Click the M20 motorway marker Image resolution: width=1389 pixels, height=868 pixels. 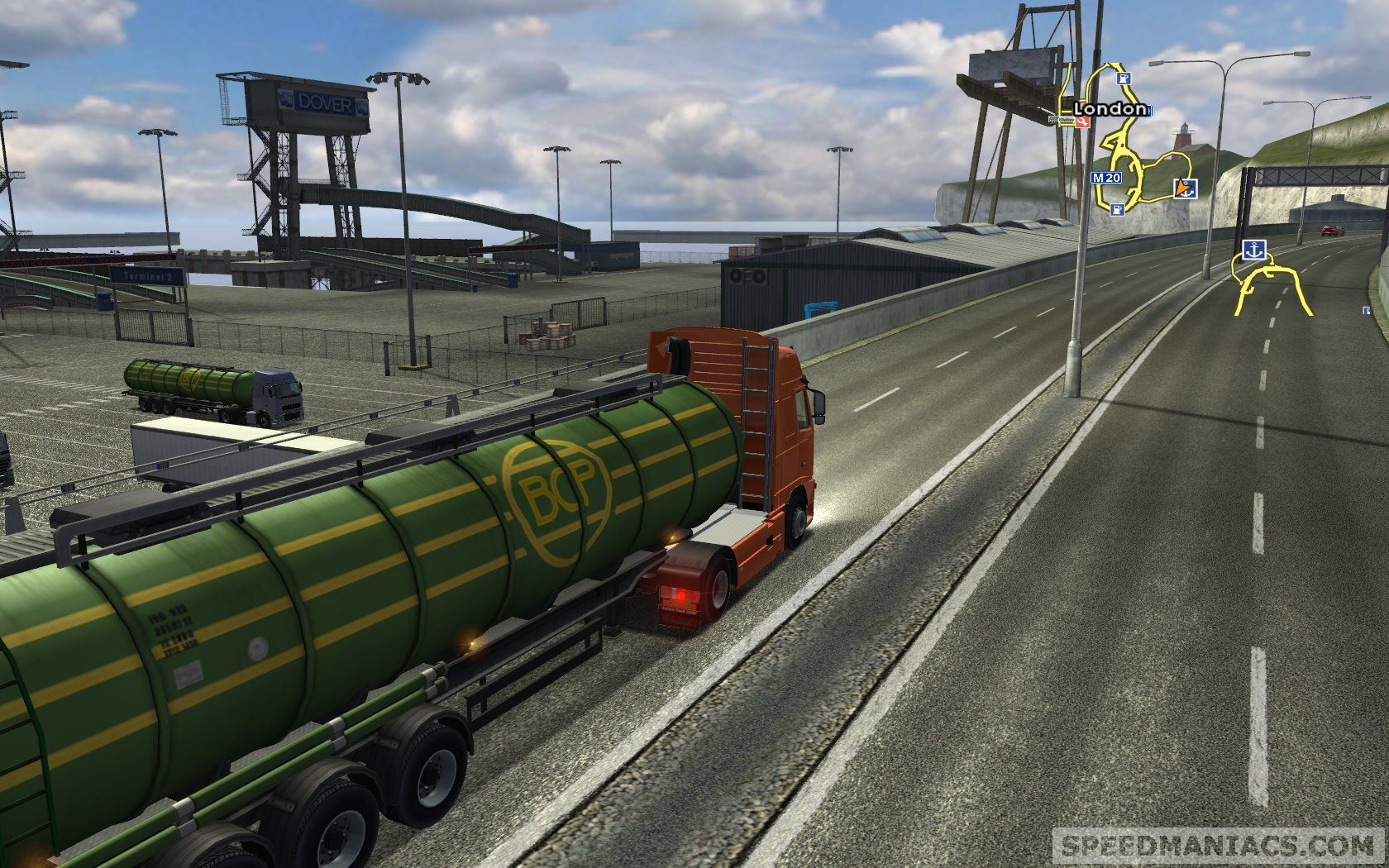(x=1105, y=177)
